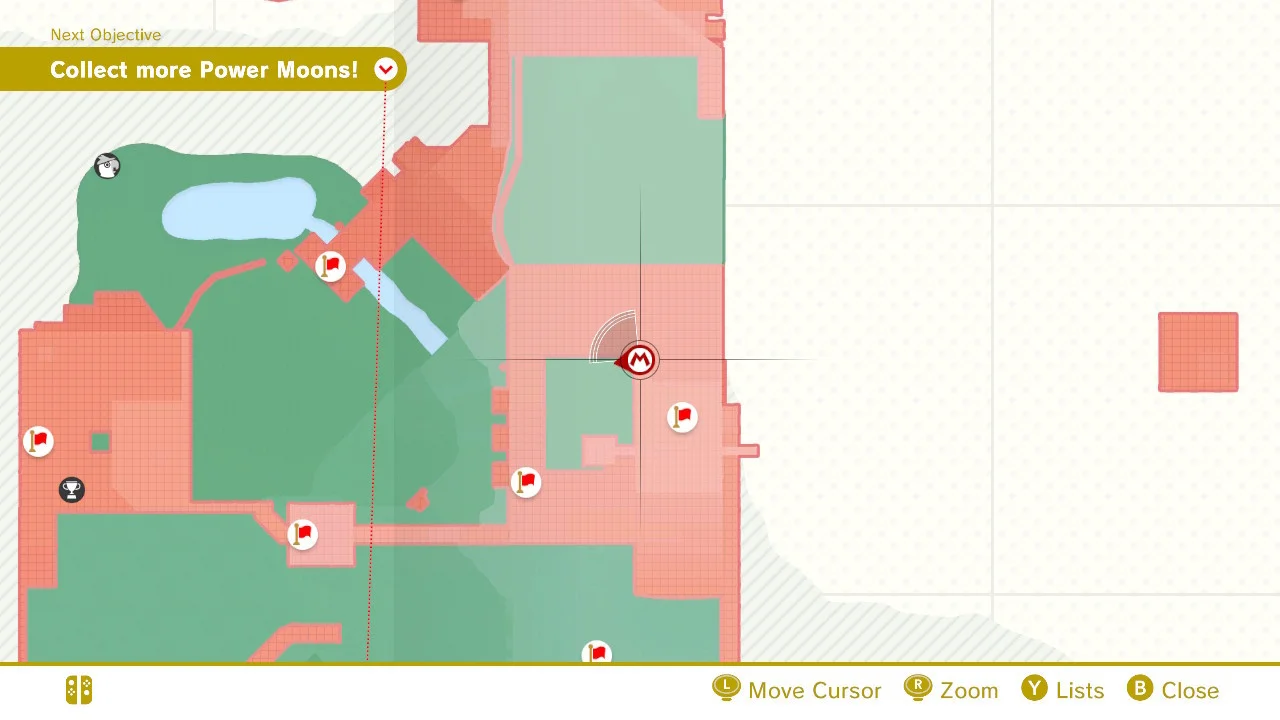
Task: Expand the Next Objective banner chevron
Action: (386, 70)
